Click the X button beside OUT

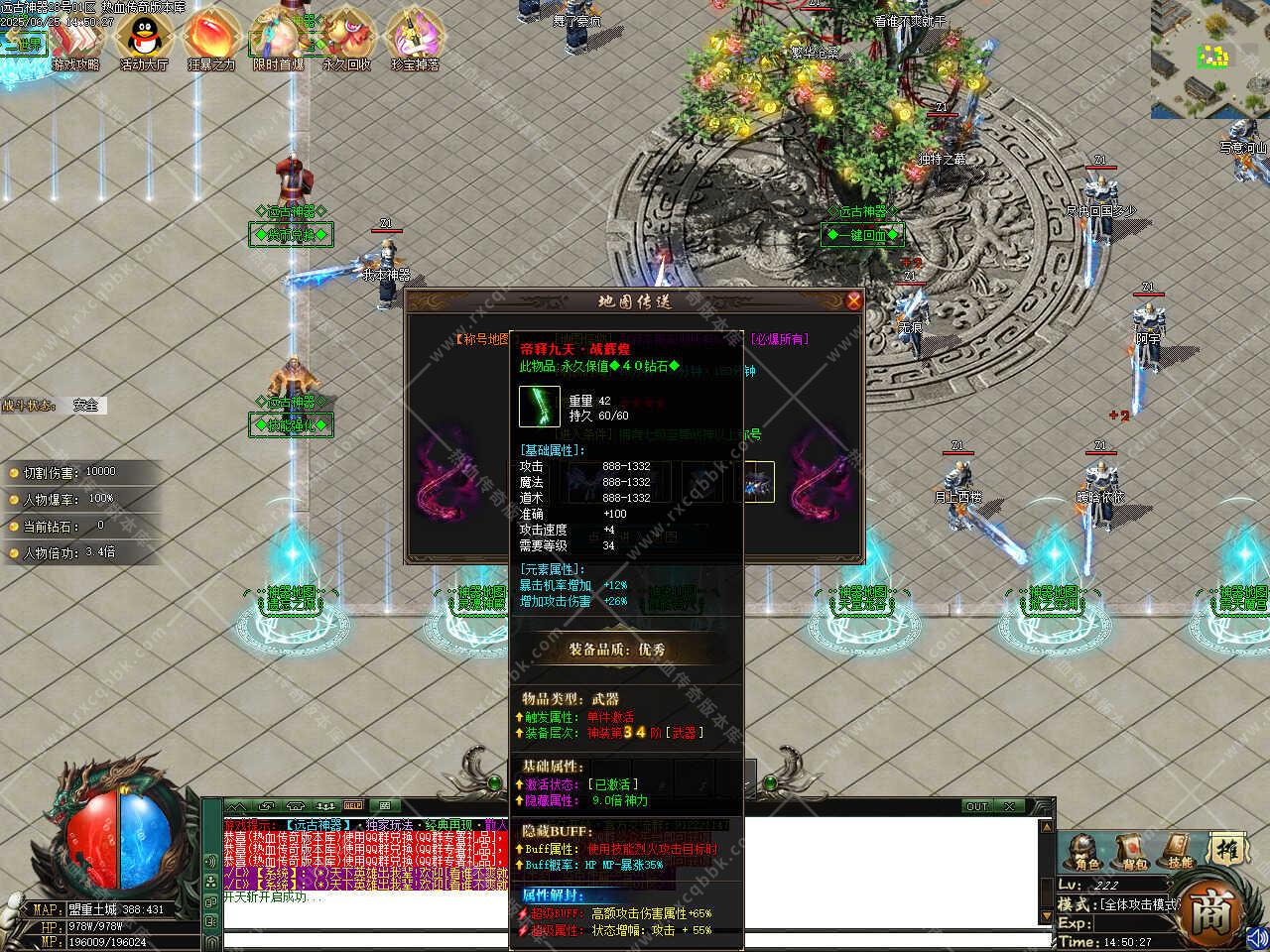click(x=1009, y=806)
